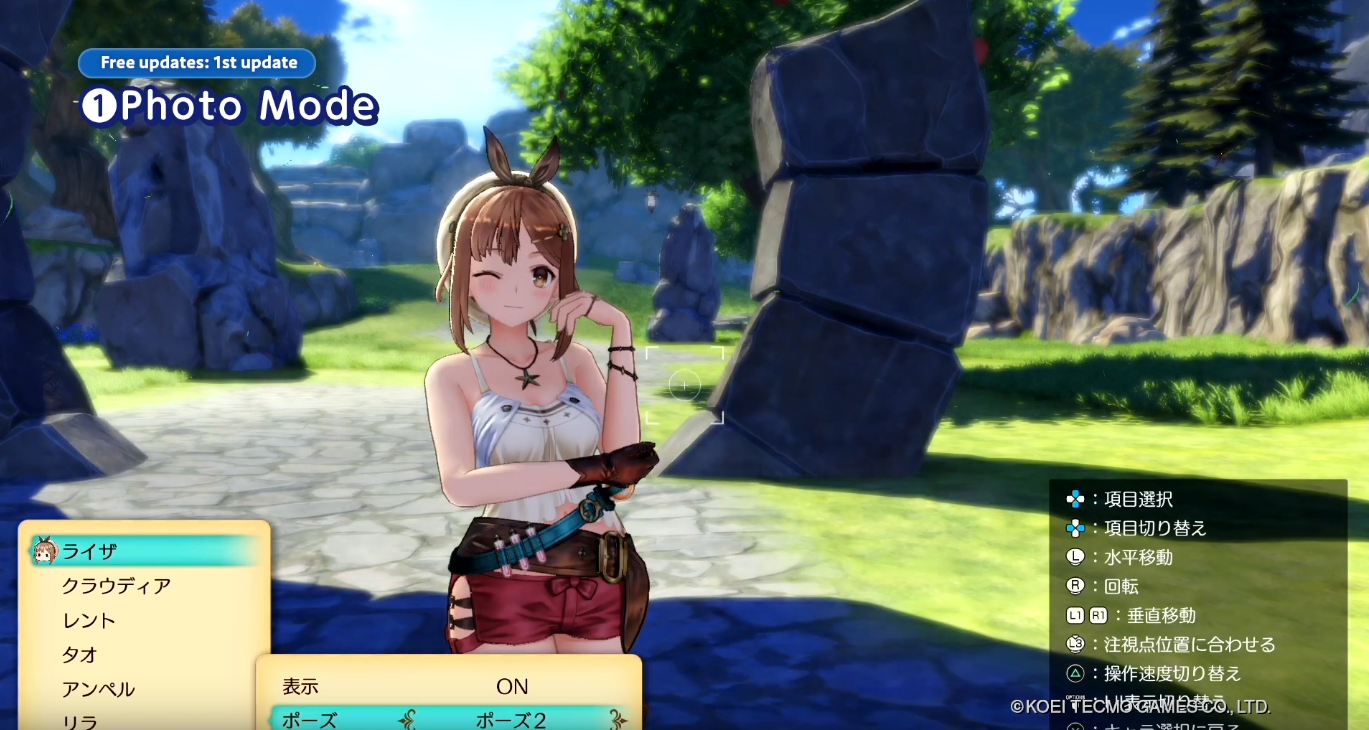This screenshot has height=730, width=1369.
Task: Choose クラウディア from the character list
Action: [116, 586]
